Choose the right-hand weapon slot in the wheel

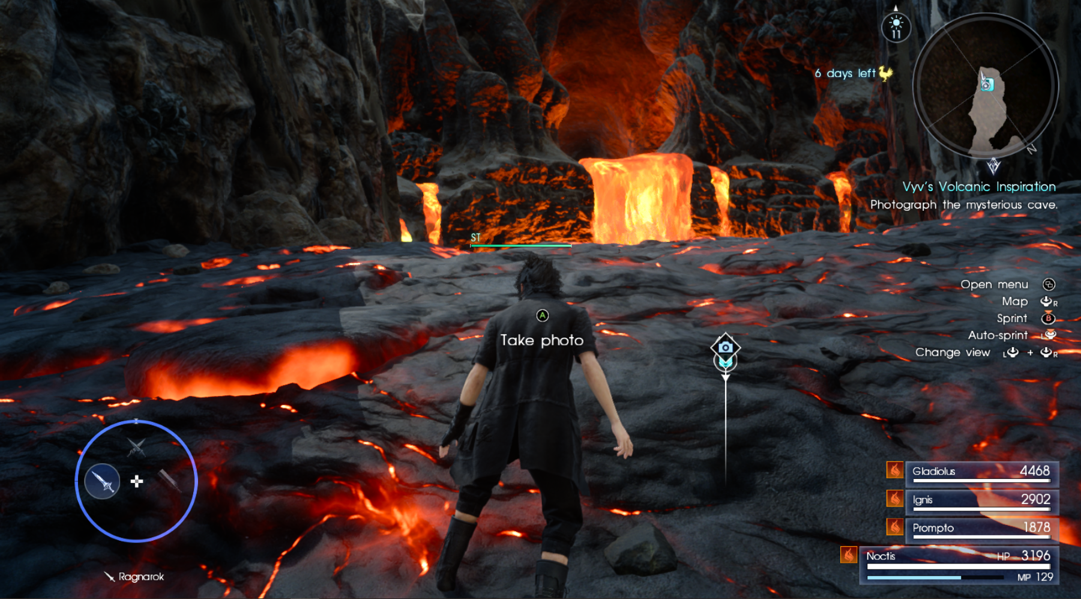171,482
